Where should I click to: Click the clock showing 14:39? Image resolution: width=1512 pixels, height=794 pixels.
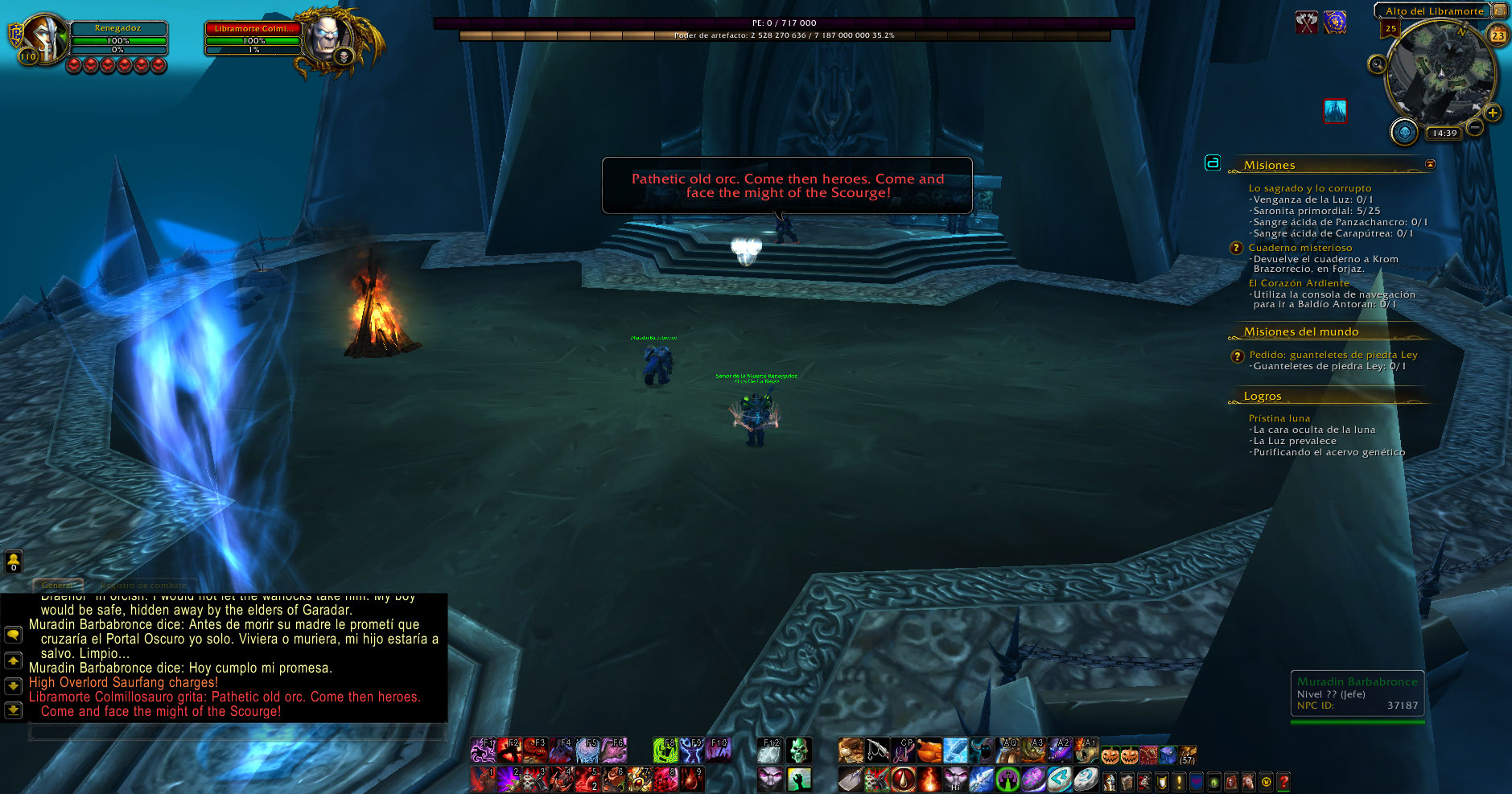[x=1444, y=134]
